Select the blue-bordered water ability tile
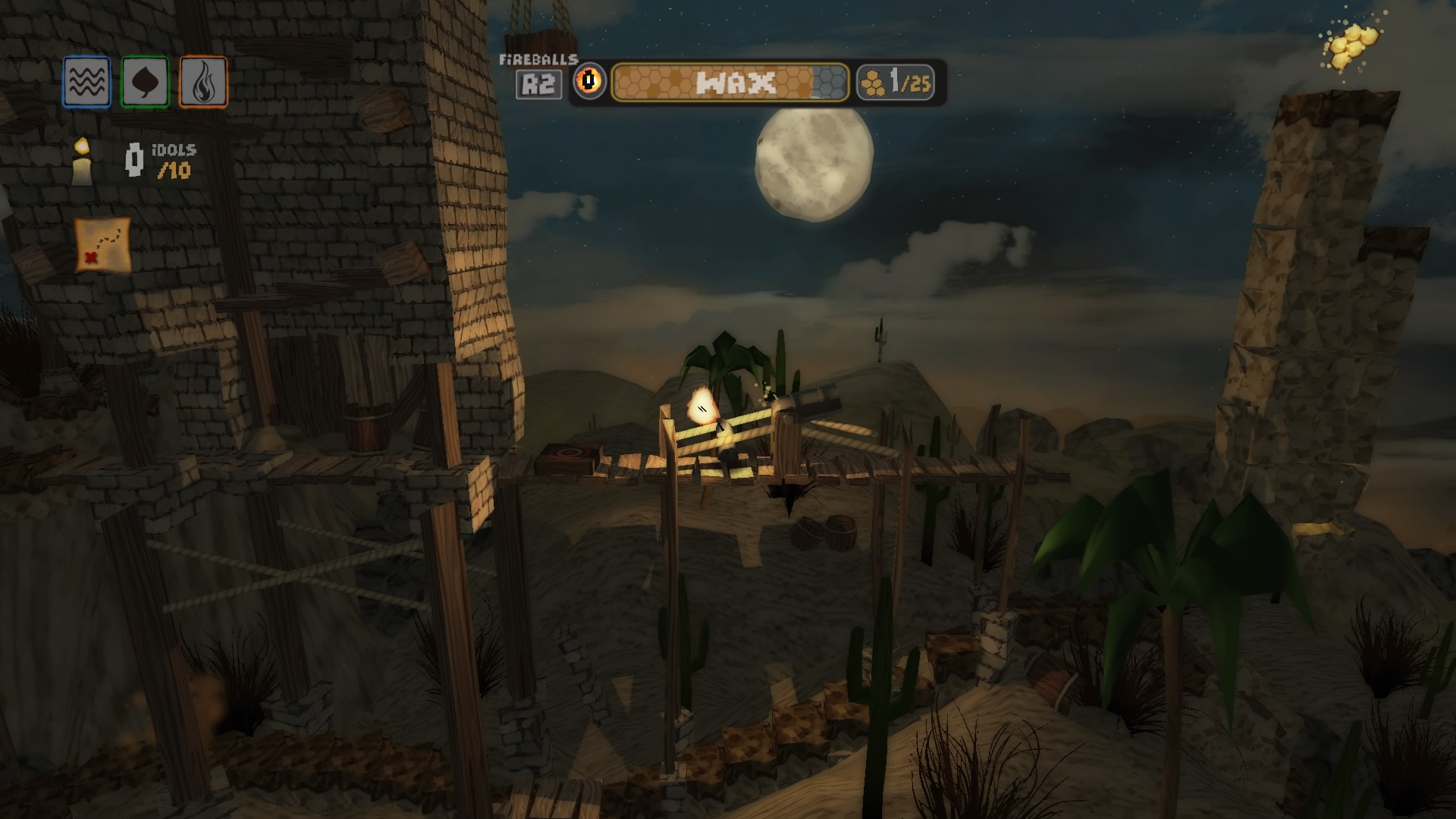 click(86, 82)
